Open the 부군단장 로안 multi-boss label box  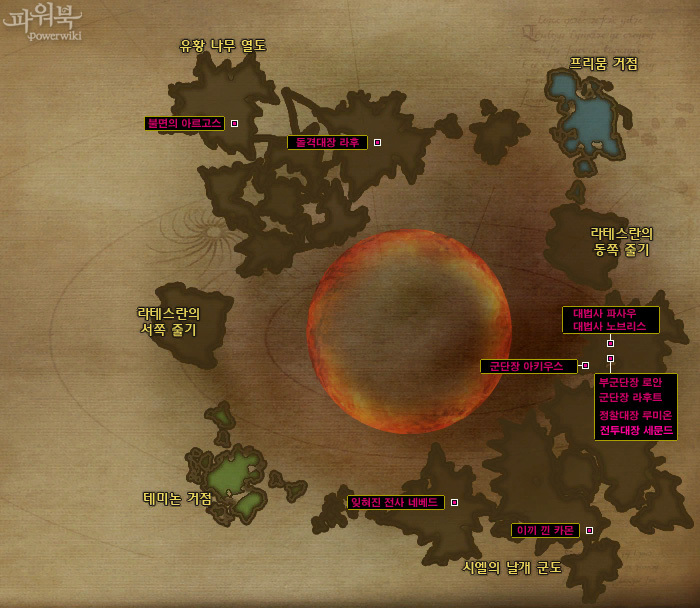point(635,406)
